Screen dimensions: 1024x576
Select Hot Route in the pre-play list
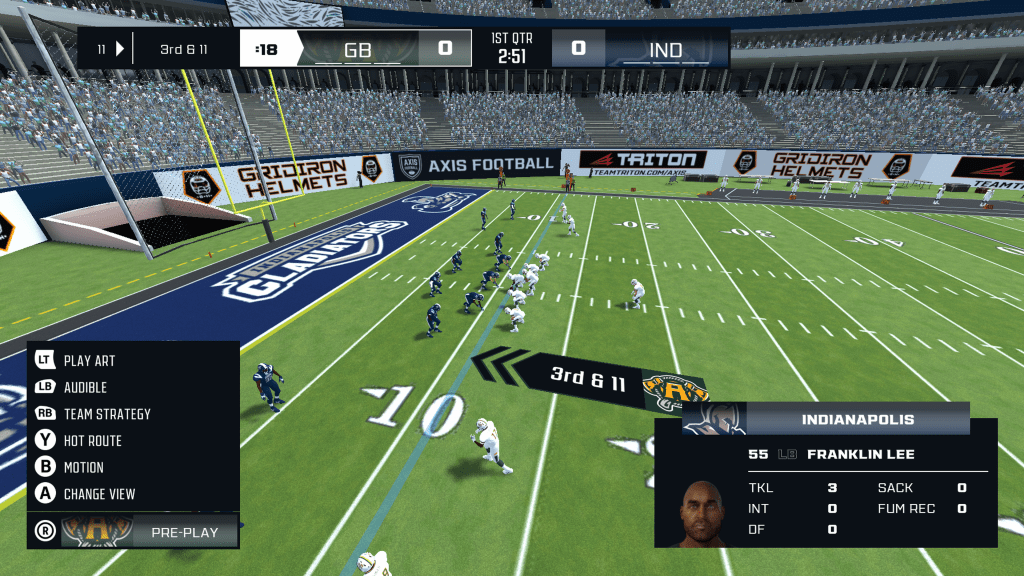pos(92,440)
